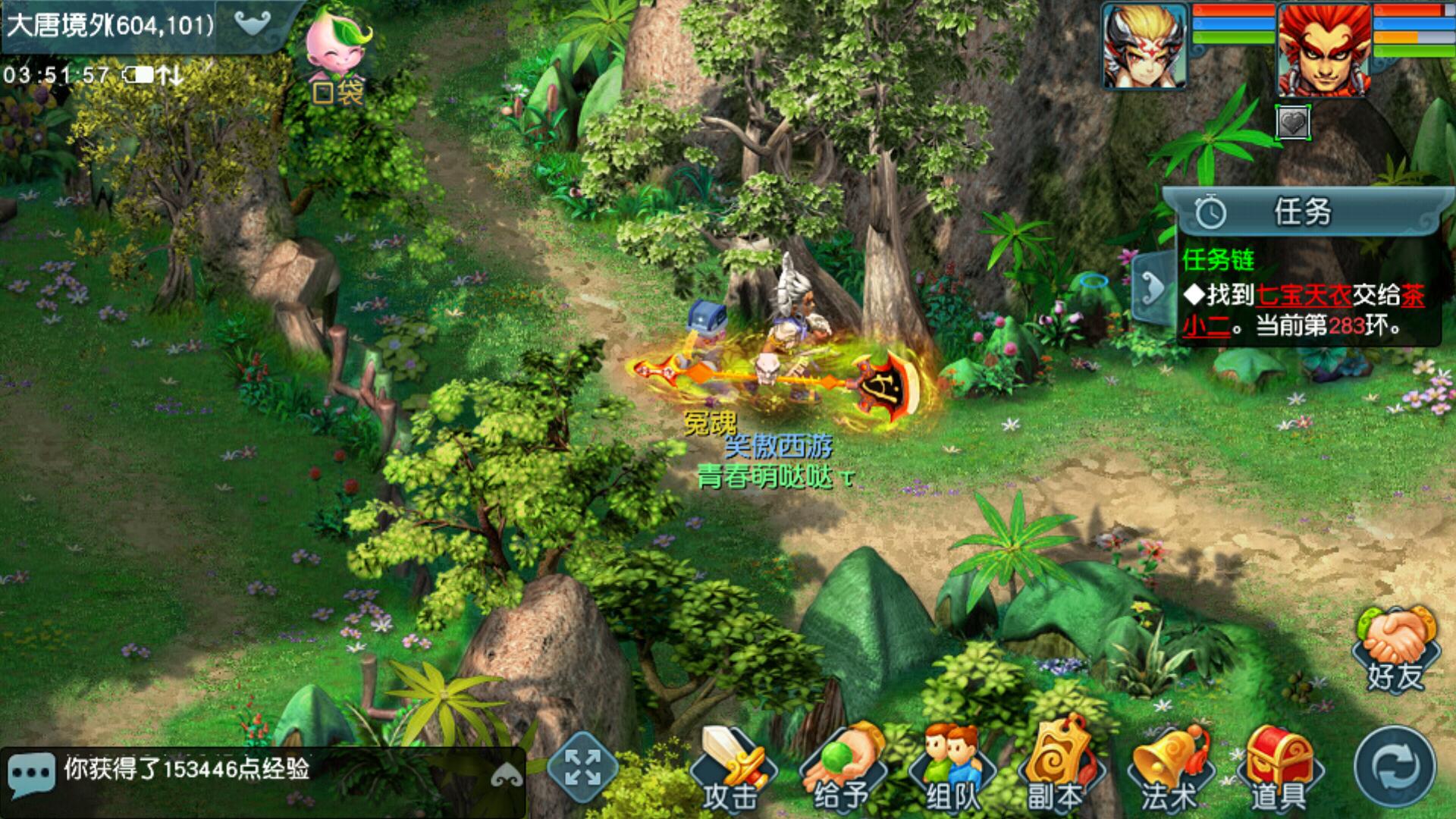
Task: Click the grey heart icon under the portraits
Action: [1293, 122]
